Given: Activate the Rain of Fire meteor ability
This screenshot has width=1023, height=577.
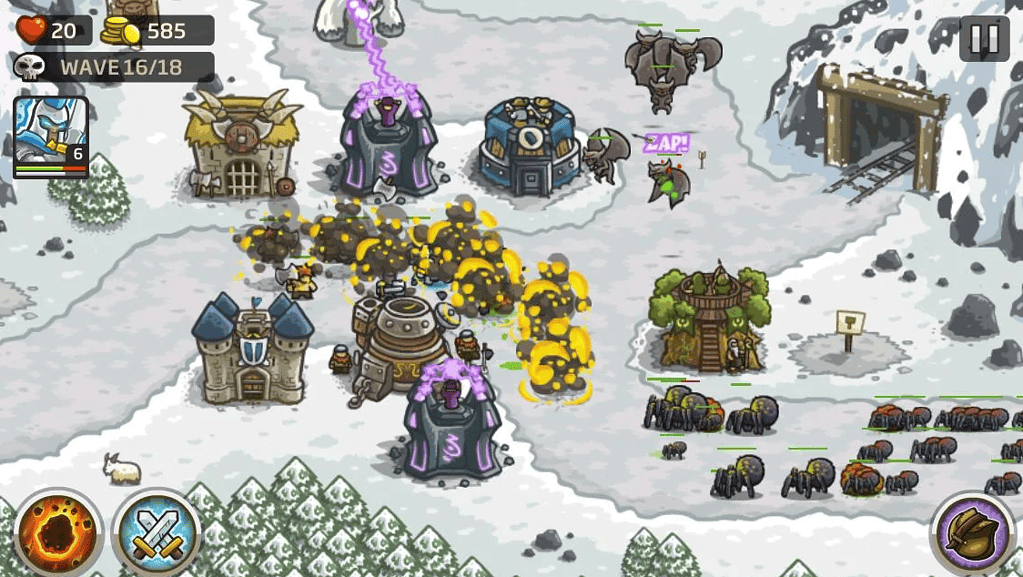Looking at the screenshot, I should tap(58, 532).
